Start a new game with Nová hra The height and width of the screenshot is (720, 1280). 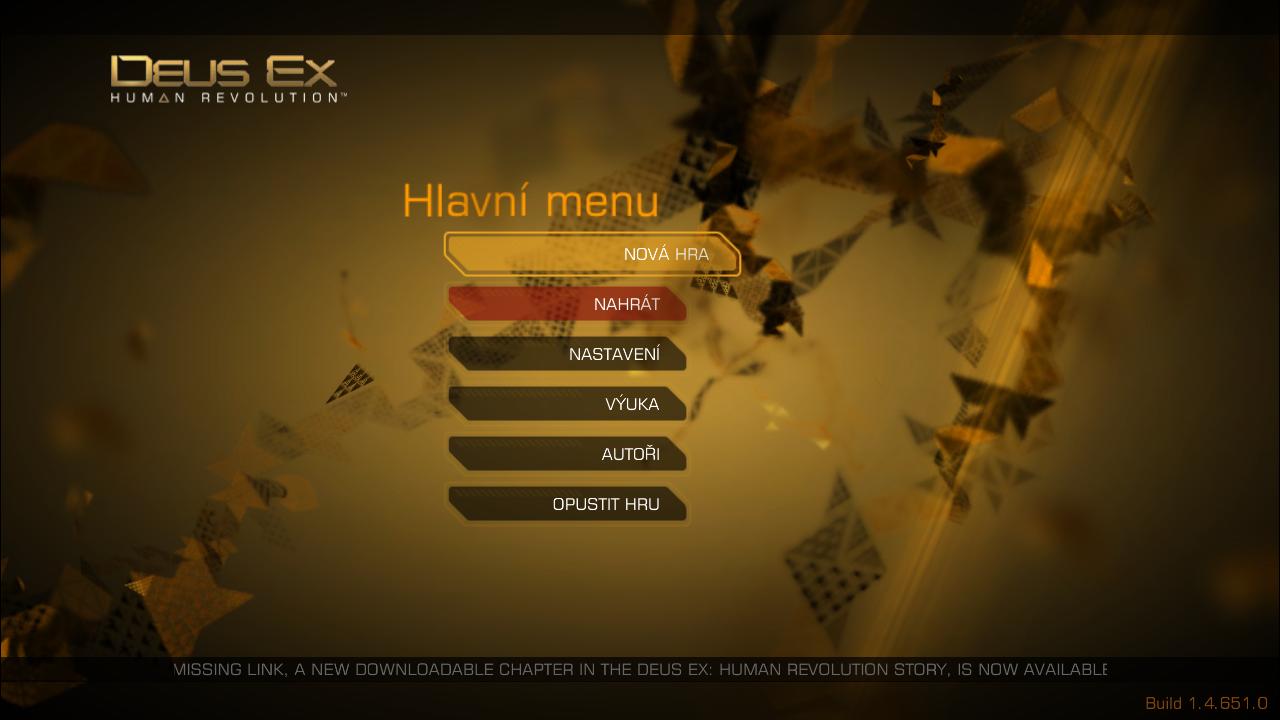point(592,254)
